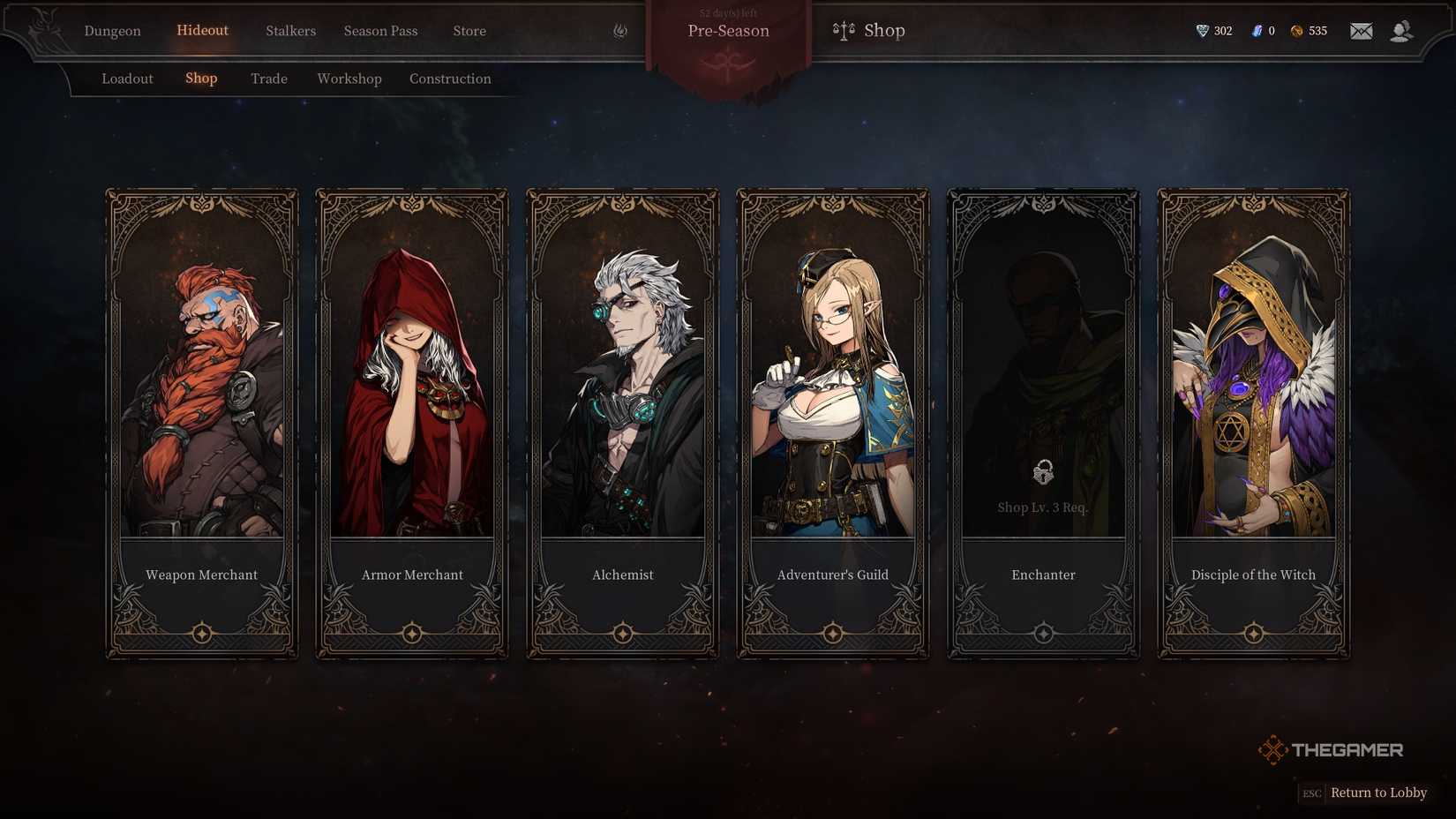Go to the Stalkers page
The height and width of the screenshot is (819, 1456).
290,31
